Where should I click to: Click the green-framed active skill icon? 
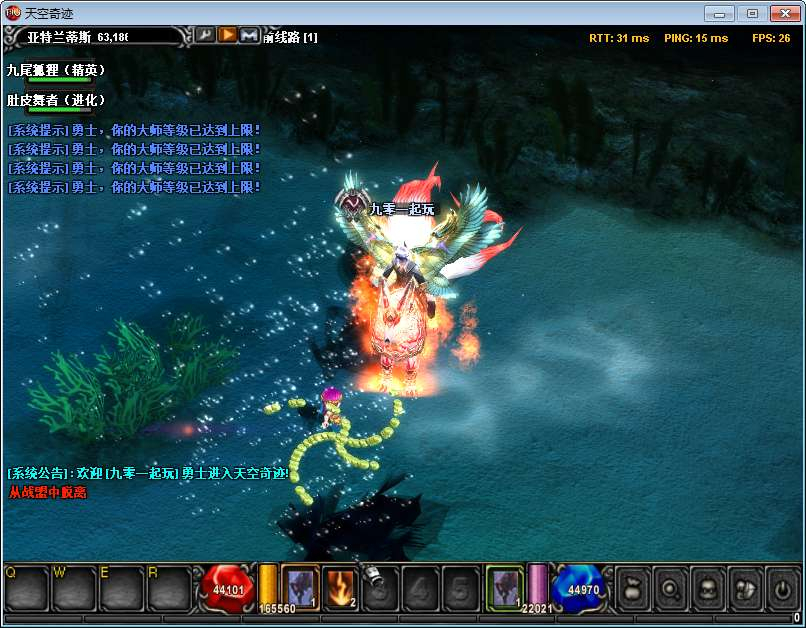(505, 586)
